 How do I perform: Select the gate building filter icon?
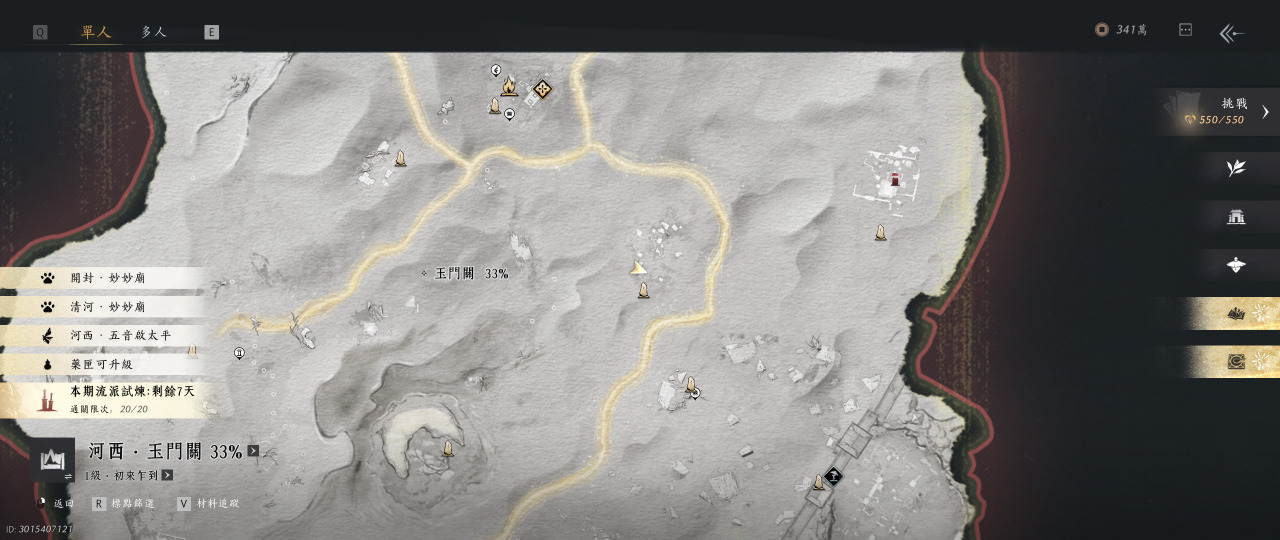1236,217
